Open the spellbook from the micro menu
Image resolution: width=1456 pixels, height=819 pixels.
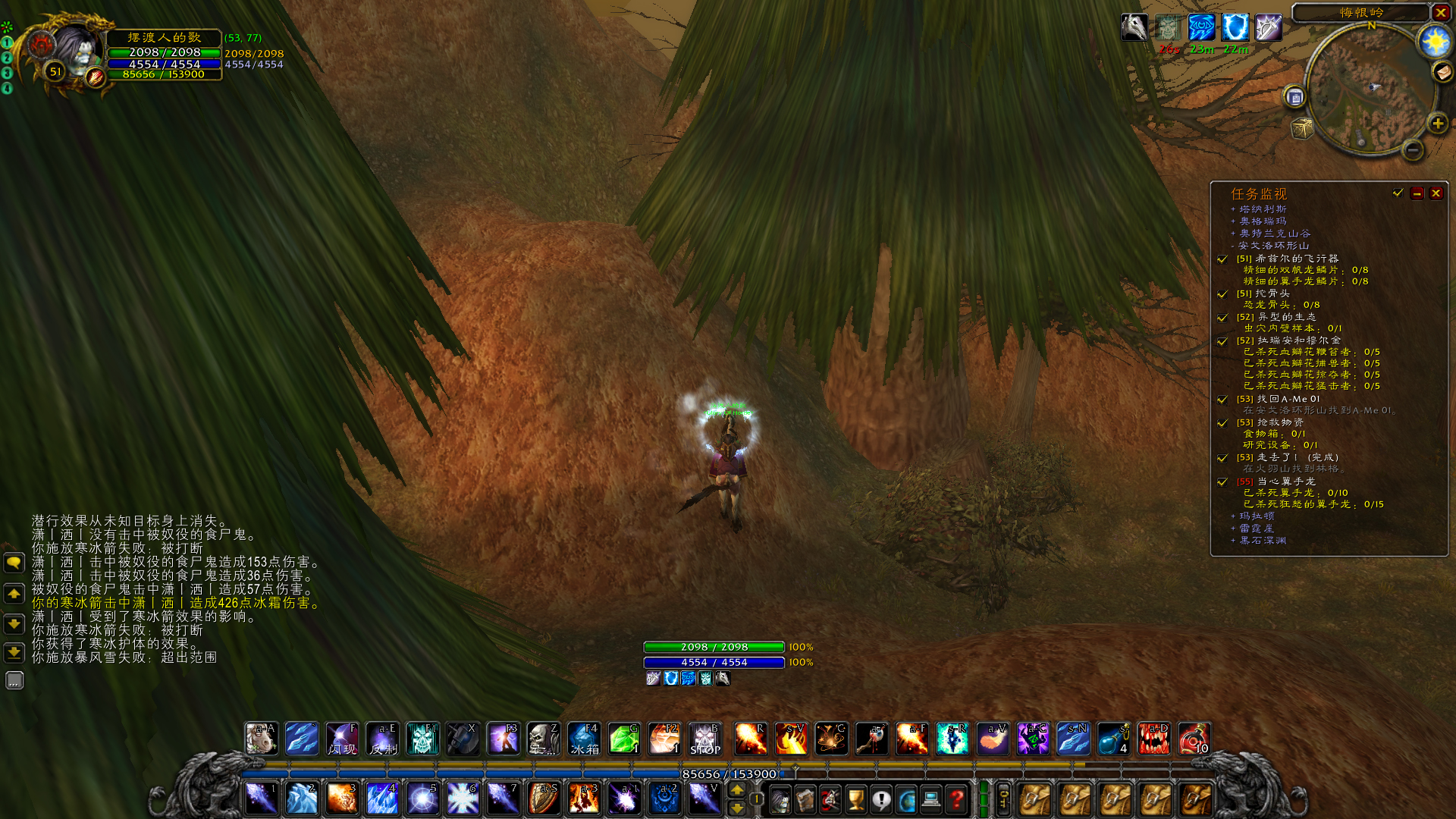pos(804,800)
